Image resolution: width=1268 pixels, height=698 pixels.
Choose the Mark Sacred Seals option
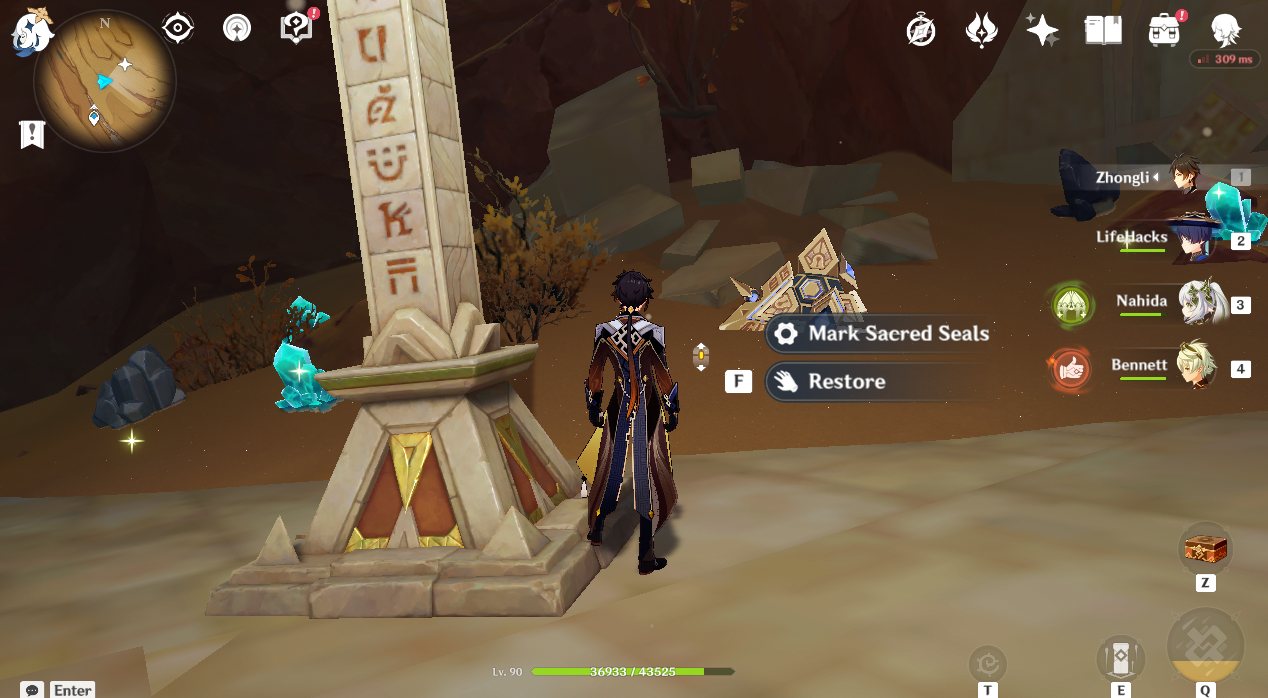coord(880,334)
